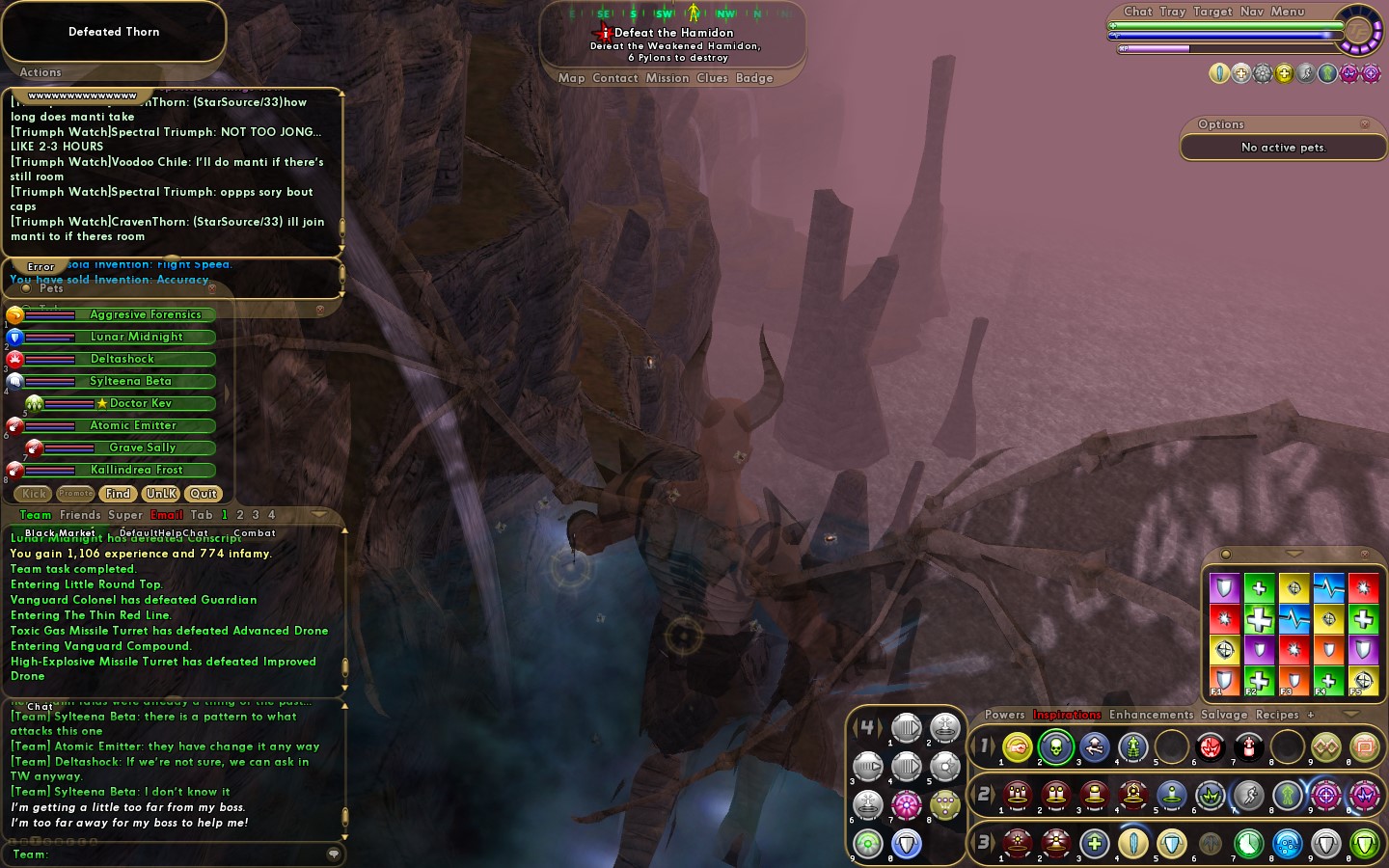Select teammate Kallindrea Frost
This screenshot has width=1389, height=868.
136,470
